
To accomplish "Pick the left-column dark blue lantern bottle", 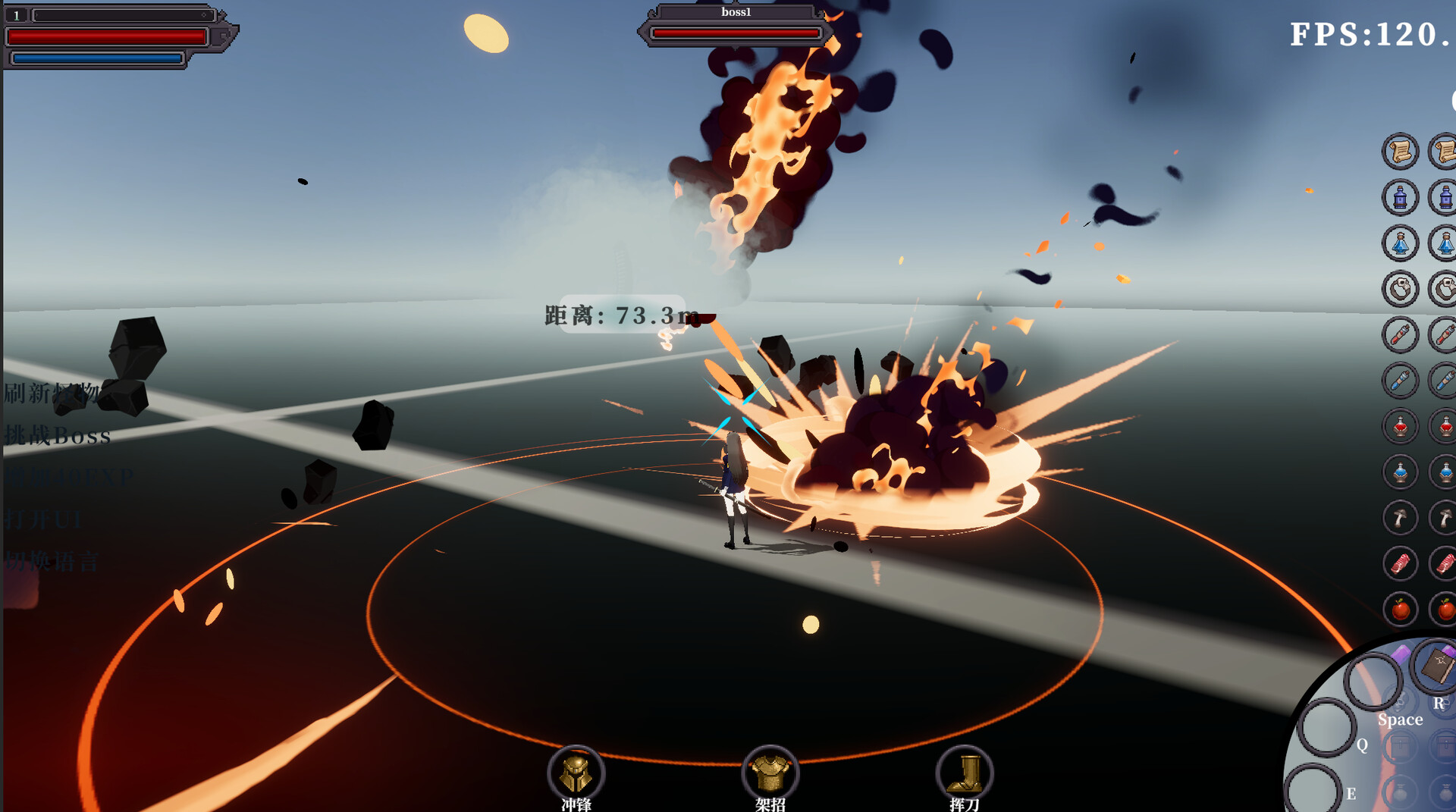I will pos(1400,198).
